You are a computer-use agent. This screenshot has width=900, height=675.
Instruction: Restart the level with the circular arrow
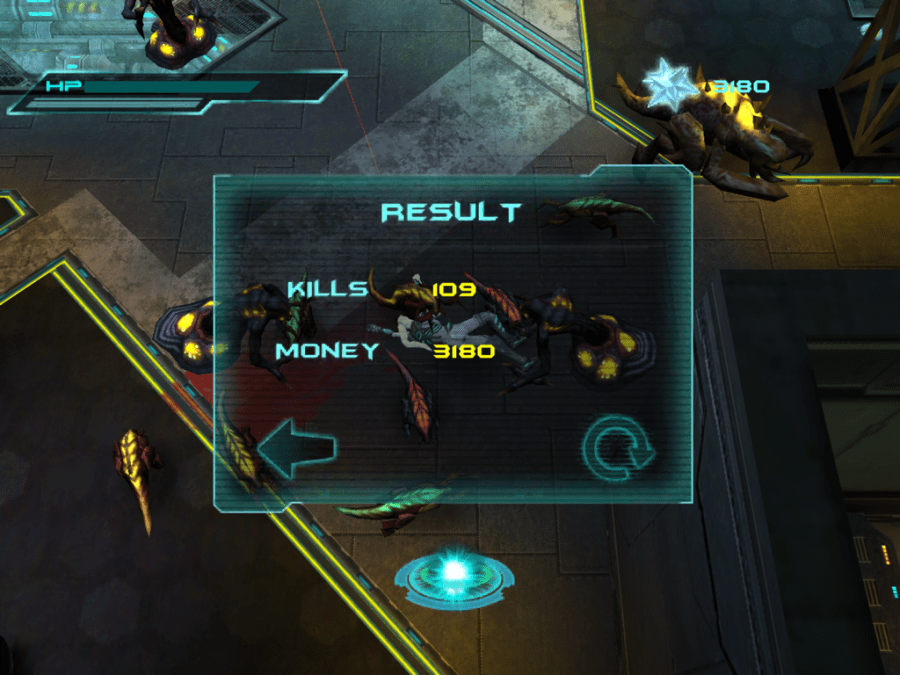click(x=618, y=451)
